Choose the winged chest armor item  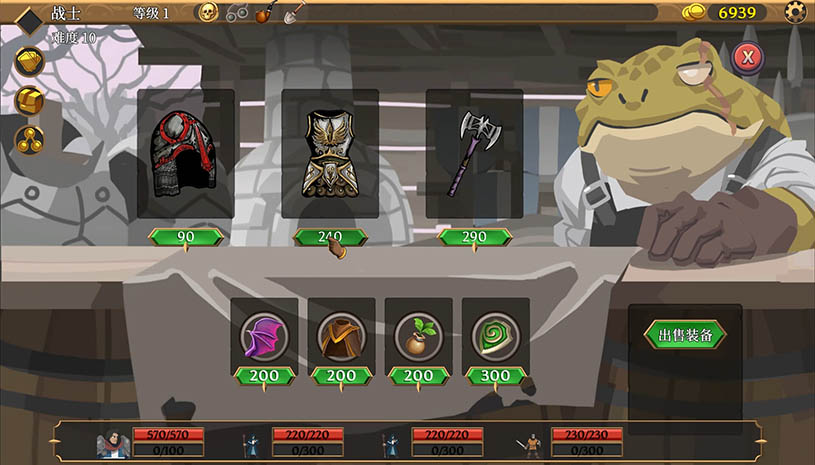(x=329, y=155)
